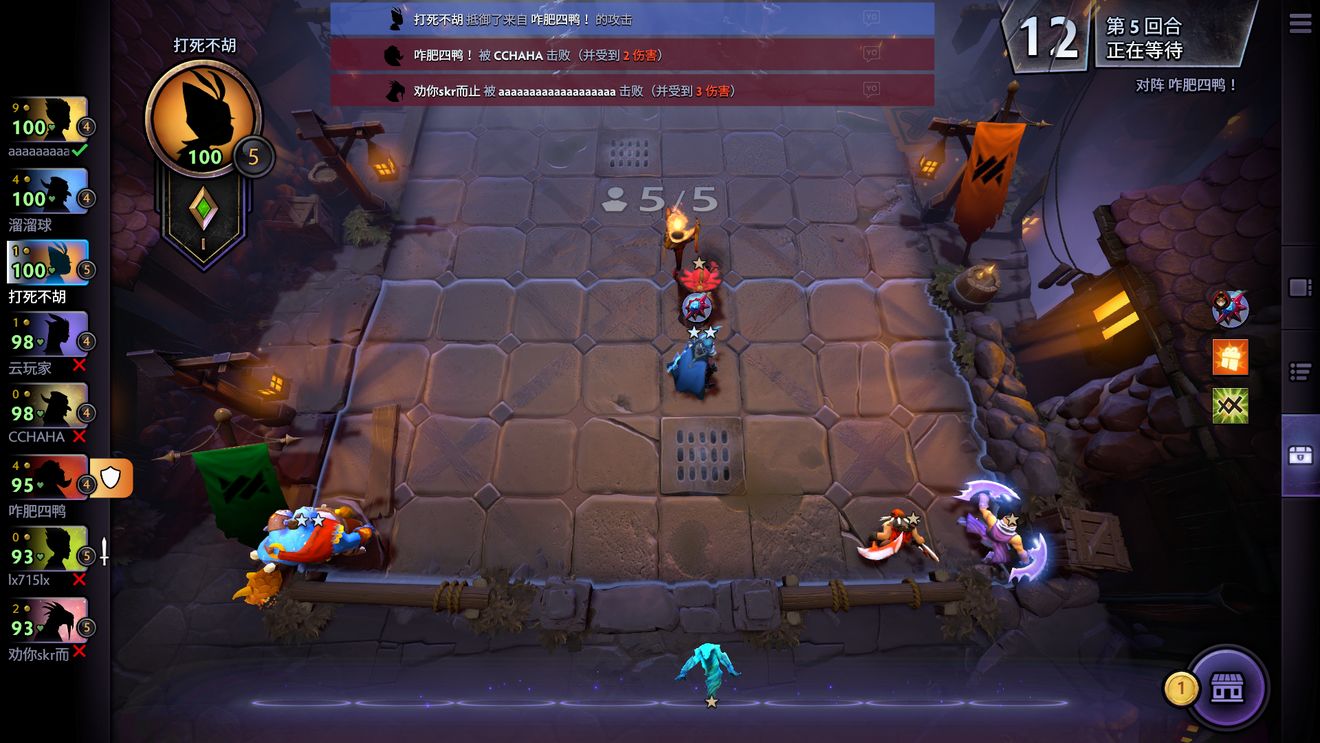Switch to the treasure chest side tab
The image size is (1320, 743).
(x=1299, y=456)
